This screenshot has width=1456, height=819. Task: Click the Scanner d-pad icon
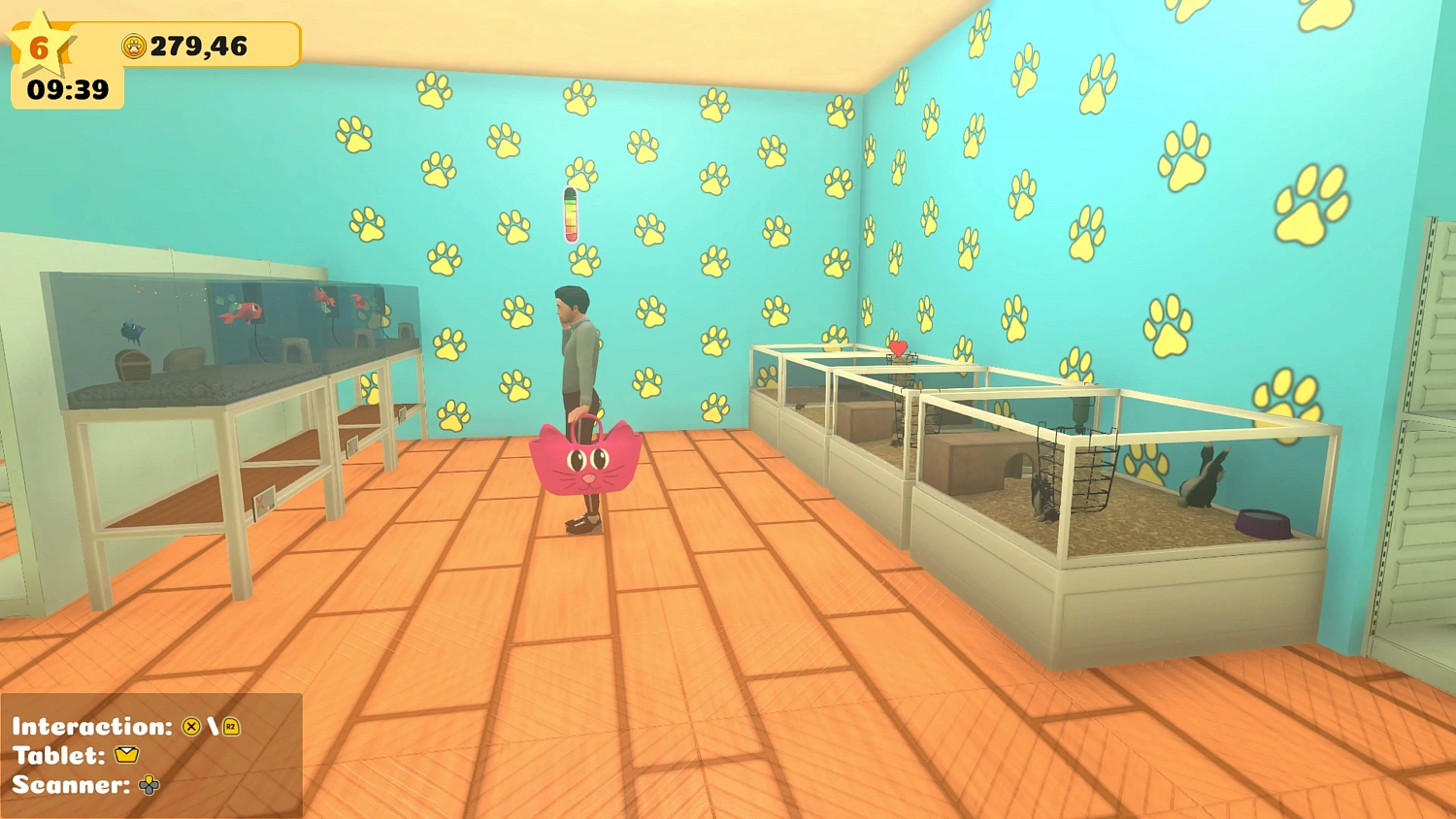(x=148, y=785)
